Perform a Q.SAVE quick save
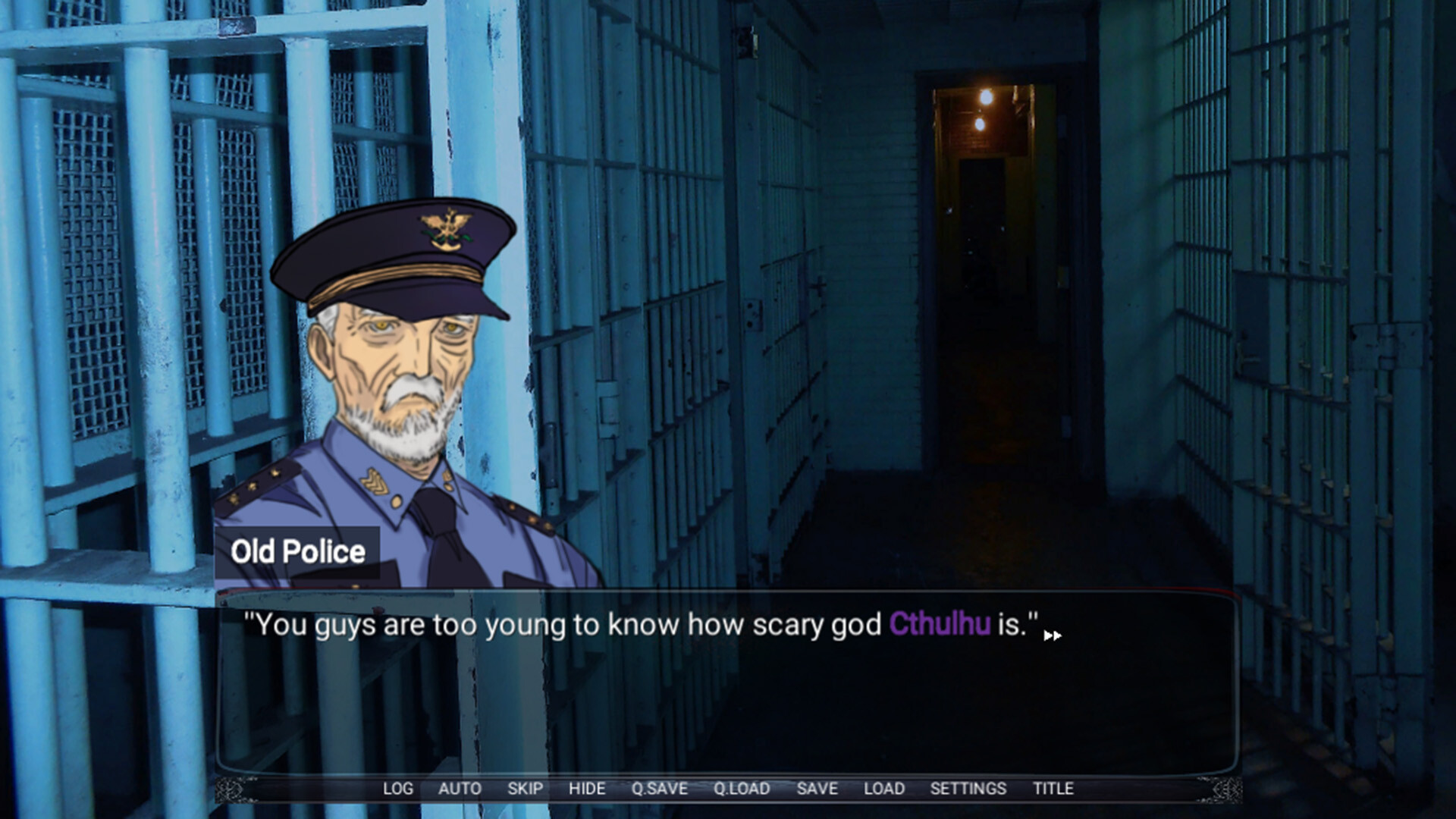This screenshot has width=1456, height=819. pos(659,789)
